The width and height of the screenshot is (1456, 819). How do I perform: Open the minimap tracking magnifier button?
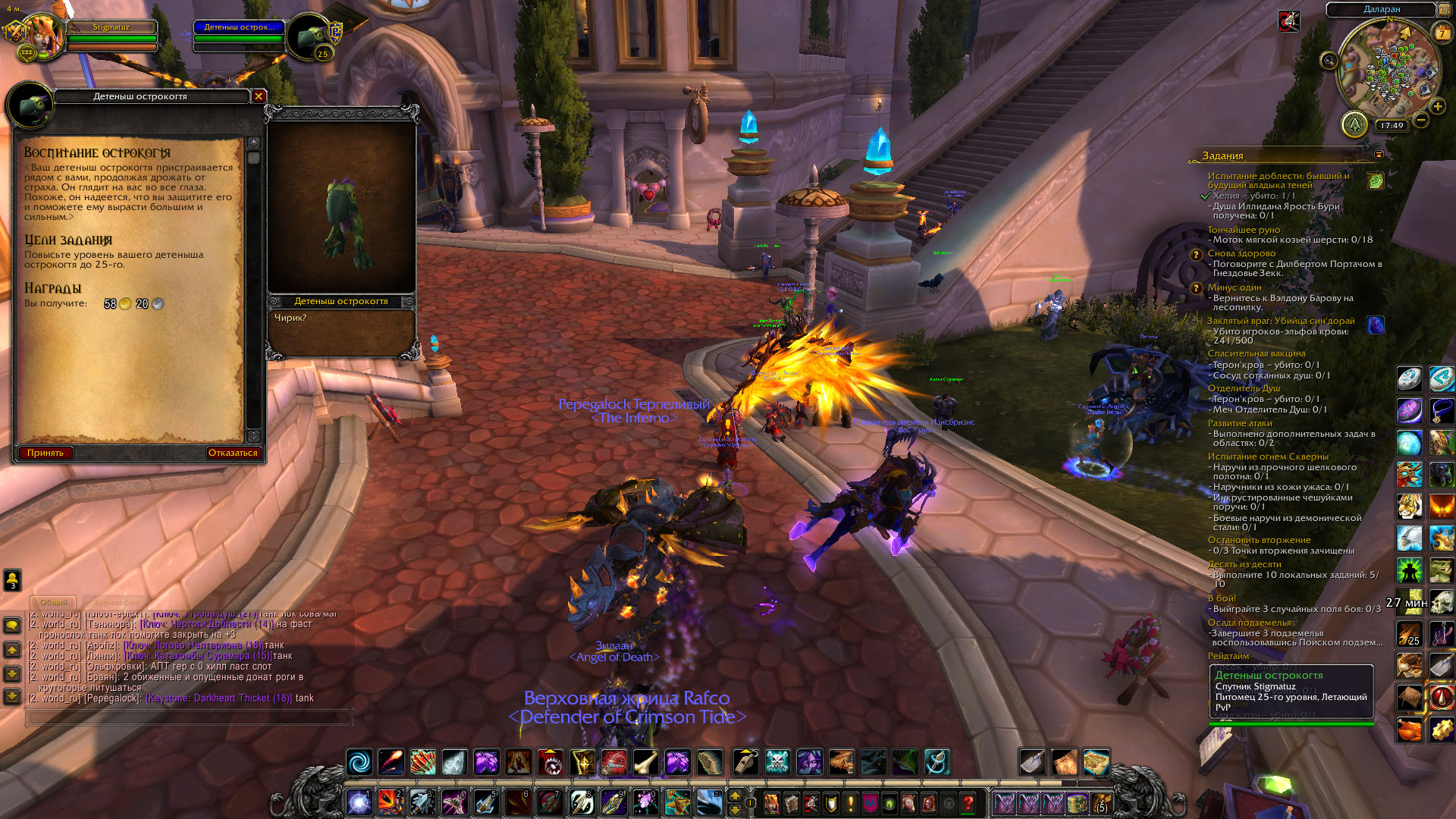click(1329, 61)
